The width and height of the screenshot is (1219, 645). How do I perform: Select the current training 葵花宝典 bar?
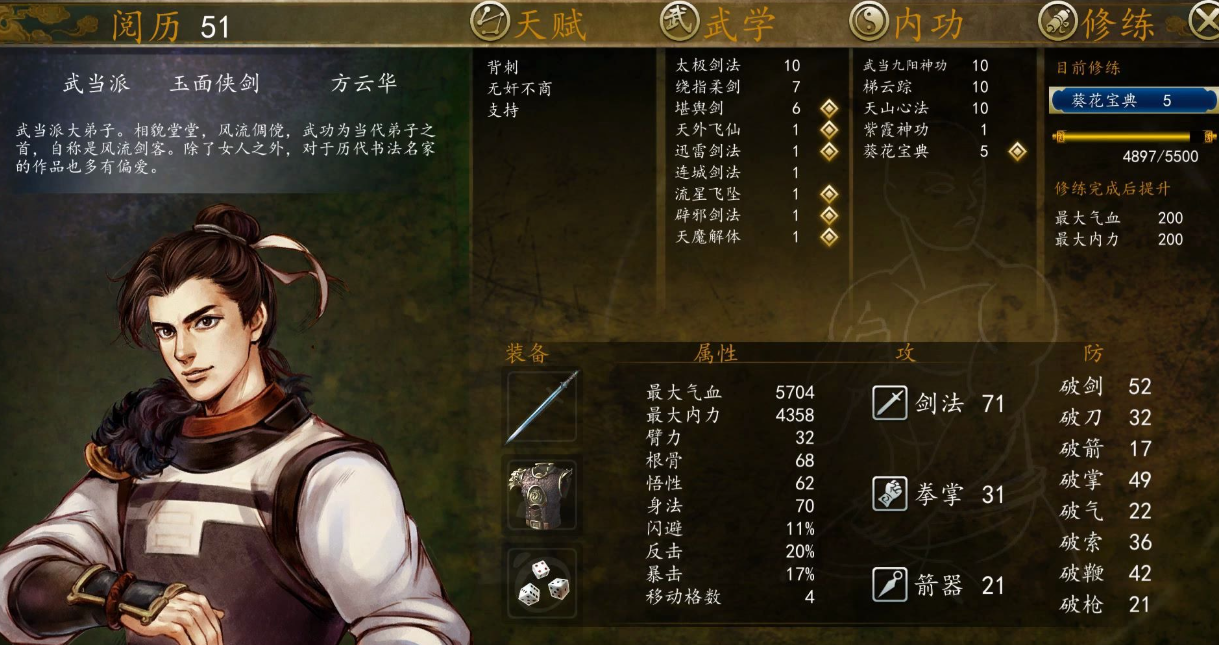[1132, 101]
